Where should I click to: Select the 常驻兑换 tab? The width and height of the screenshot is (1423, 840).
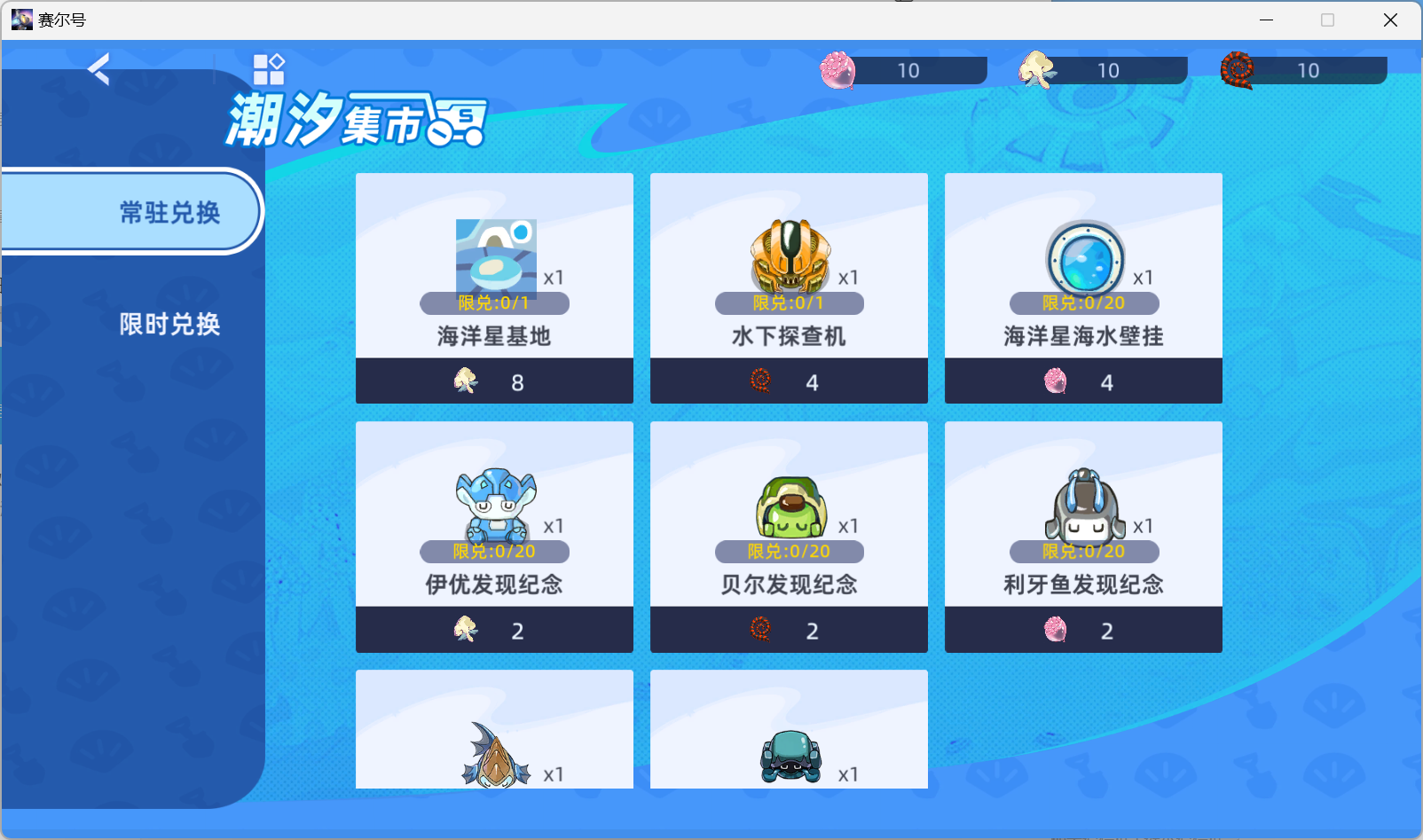(x=168, y=212)
